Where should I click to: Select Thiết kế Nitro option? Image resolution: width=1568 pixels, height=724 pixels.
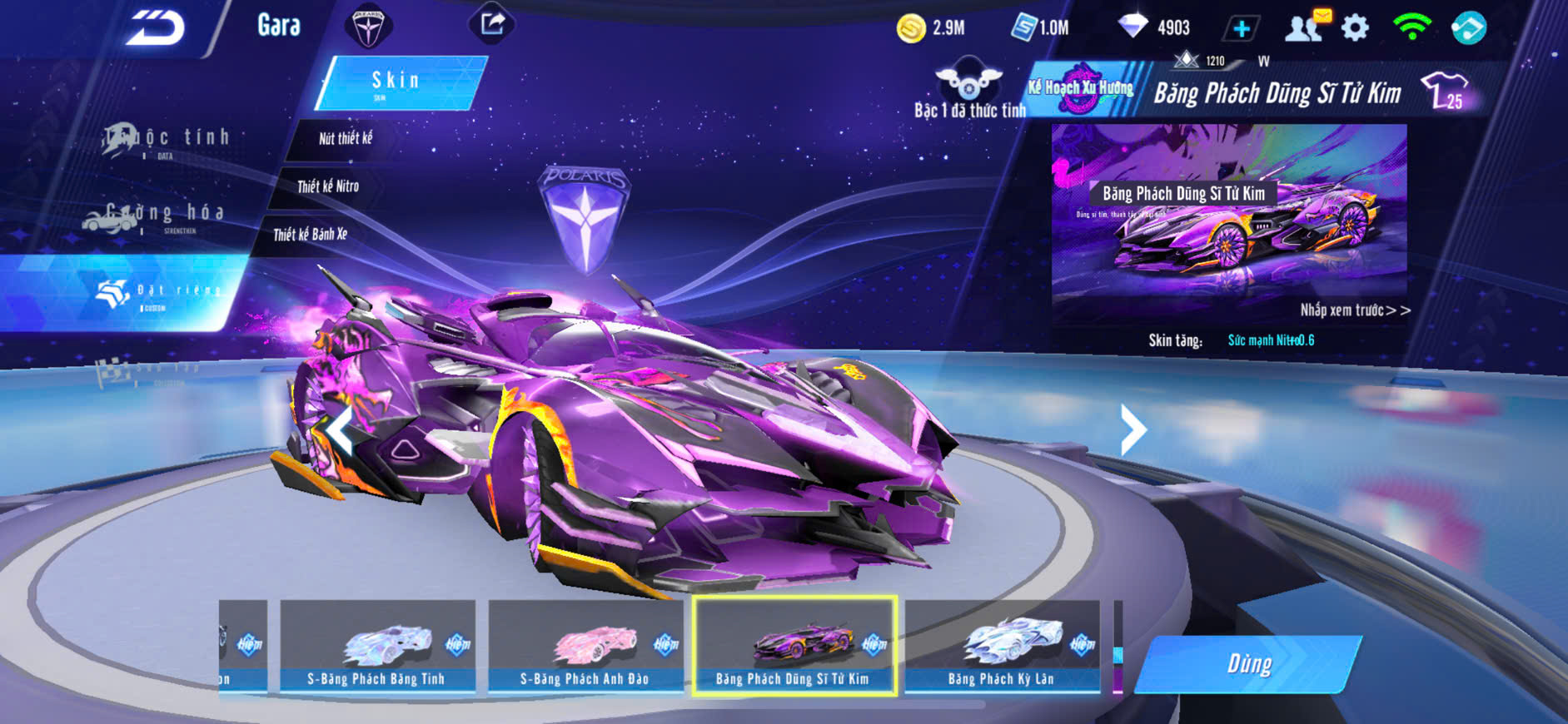coord(327,186)
